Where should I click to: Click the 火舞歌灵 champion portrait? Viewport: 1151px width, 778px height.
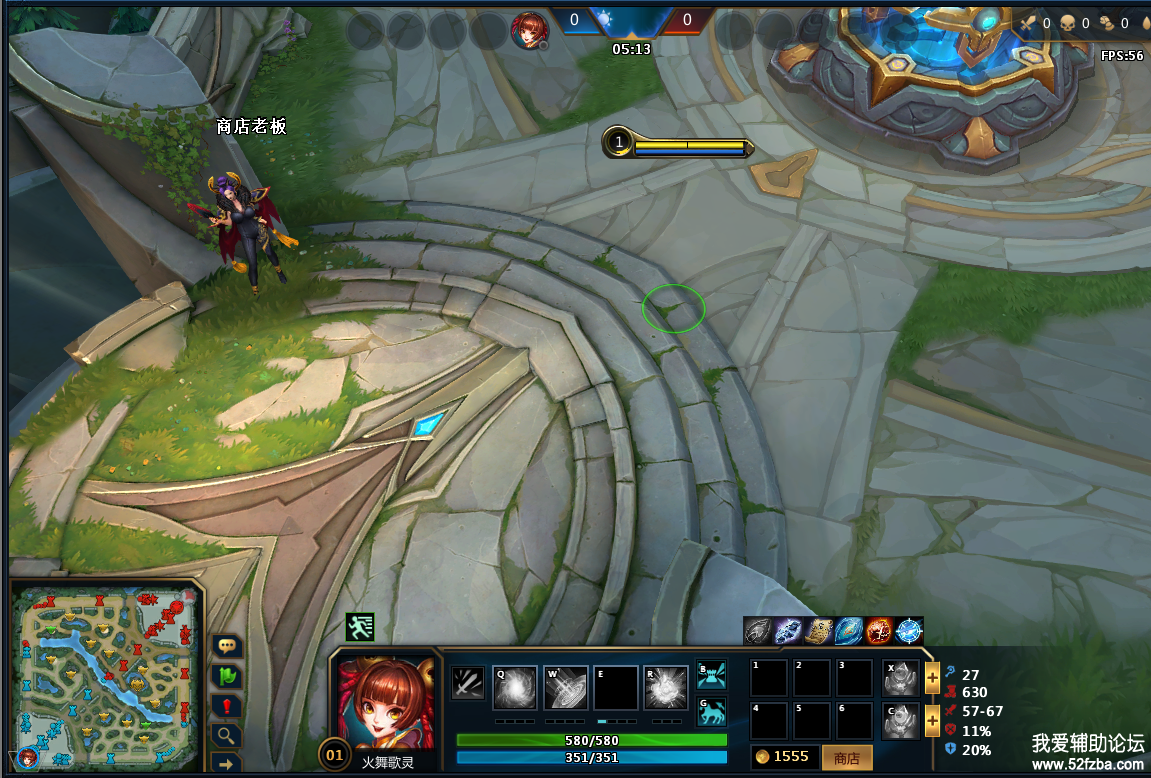point(387,703)
